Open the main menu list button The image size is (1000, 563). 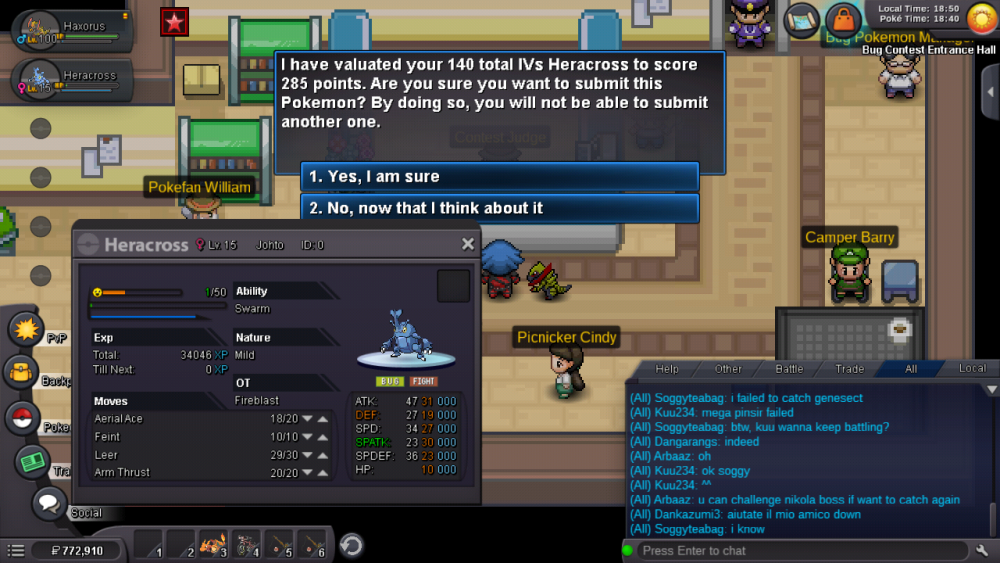click(x=15, y=550)
